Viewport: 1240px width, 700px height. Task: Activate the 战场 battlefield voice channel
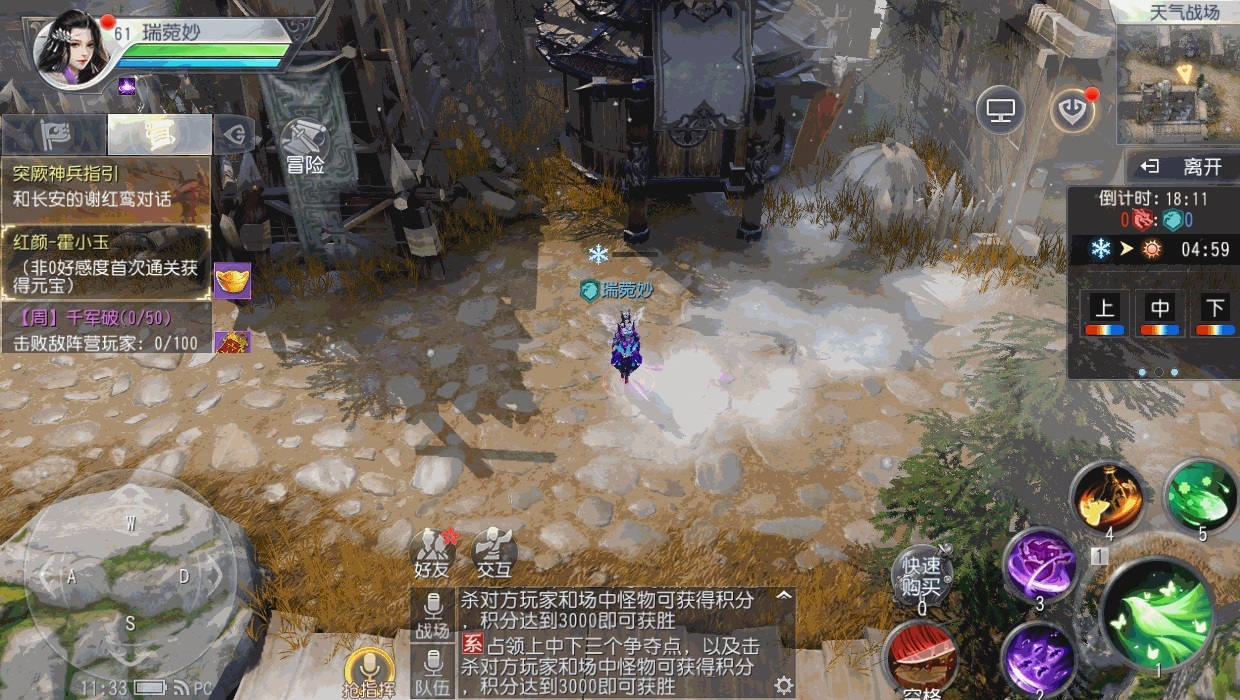(x=433, y=615)
